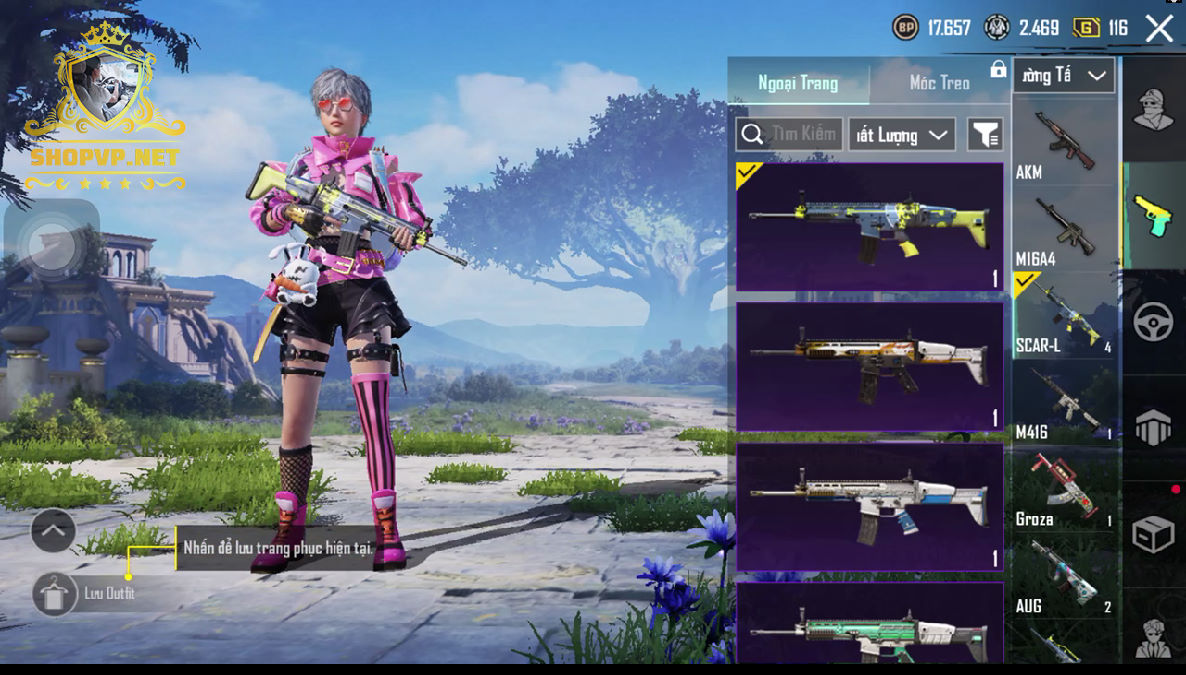Pick the white-blue SCAR-L skin
1186x675 pixels.
tap(869, 506)
